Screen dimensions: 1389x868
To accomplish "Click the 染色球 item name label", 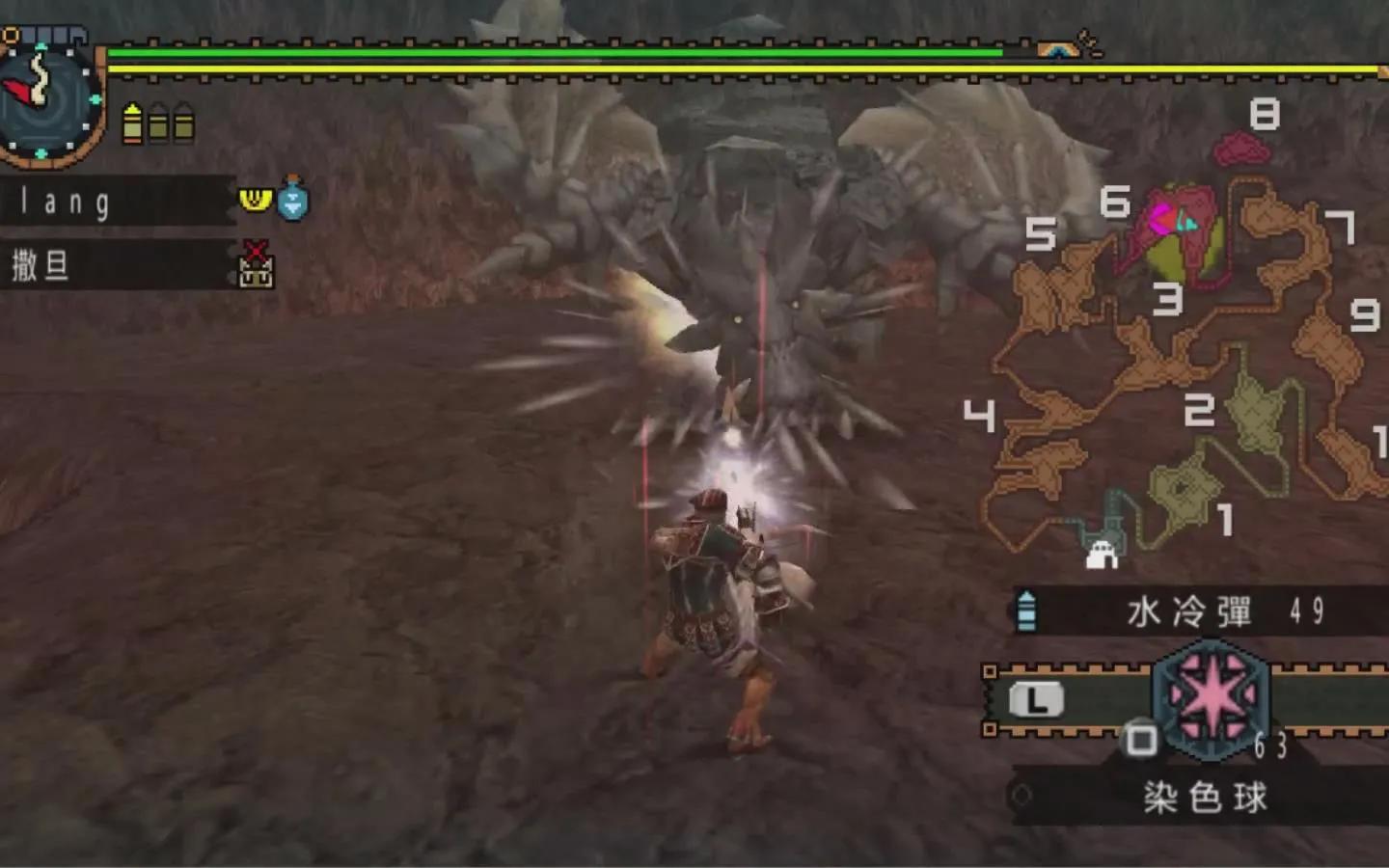I will click(x=1204, y=798).
